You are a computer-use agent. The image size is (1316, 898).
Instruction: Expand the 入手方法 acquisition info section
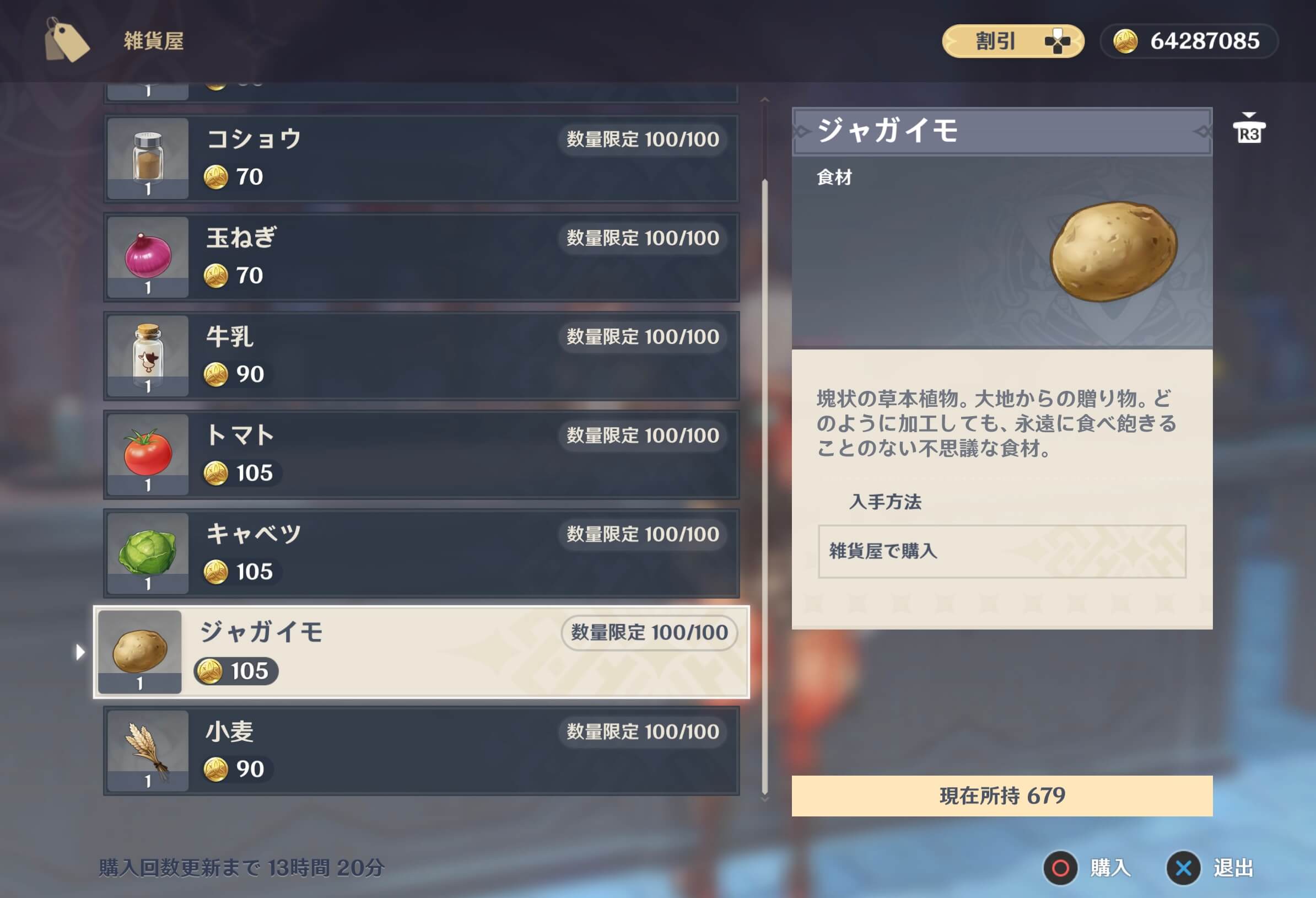coord(884,503)
